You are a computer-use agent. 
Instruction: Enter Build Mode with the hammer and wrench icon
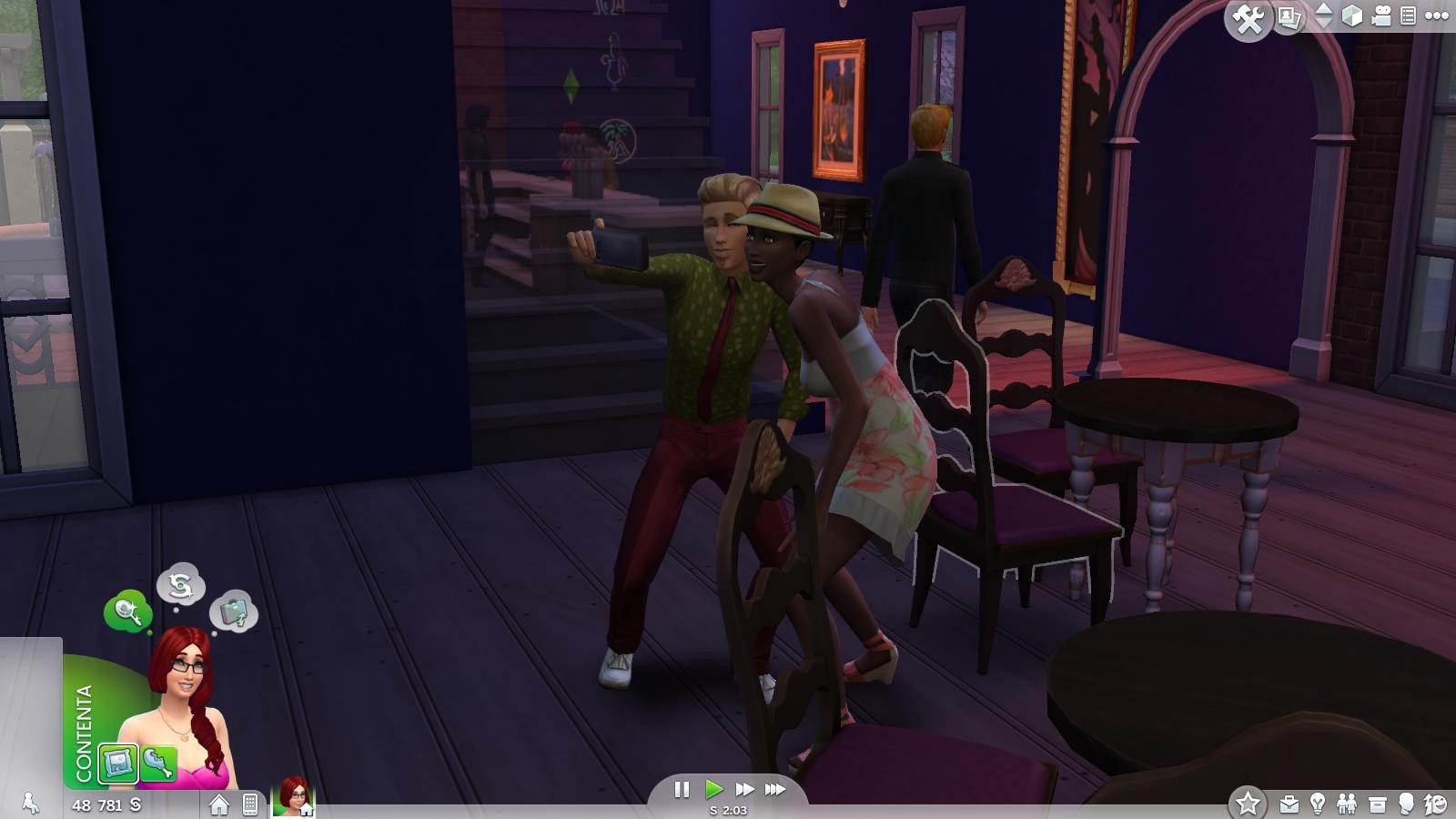coord(1248,15)
